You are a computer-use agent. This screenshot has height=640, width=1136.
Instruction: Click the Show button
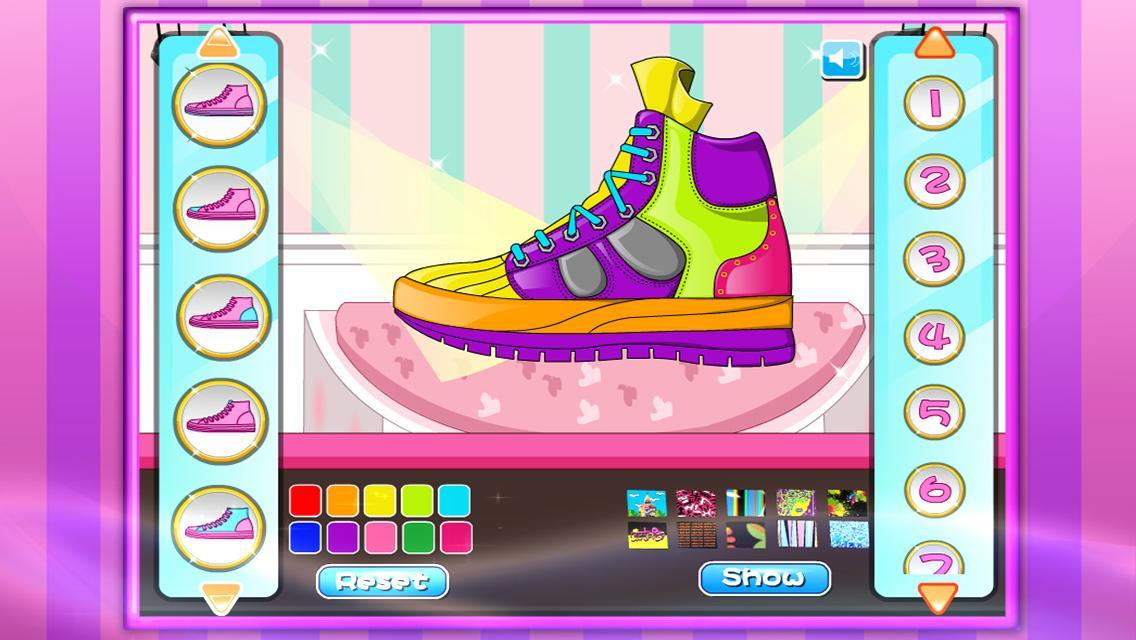pyautogui.click(x=764, y=577)
